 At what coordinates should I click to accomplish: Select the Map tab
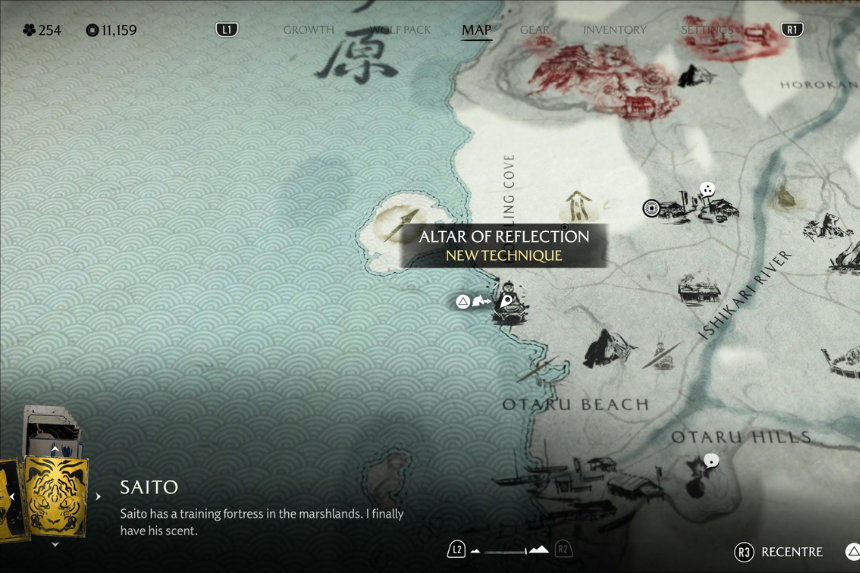(476, 30)
